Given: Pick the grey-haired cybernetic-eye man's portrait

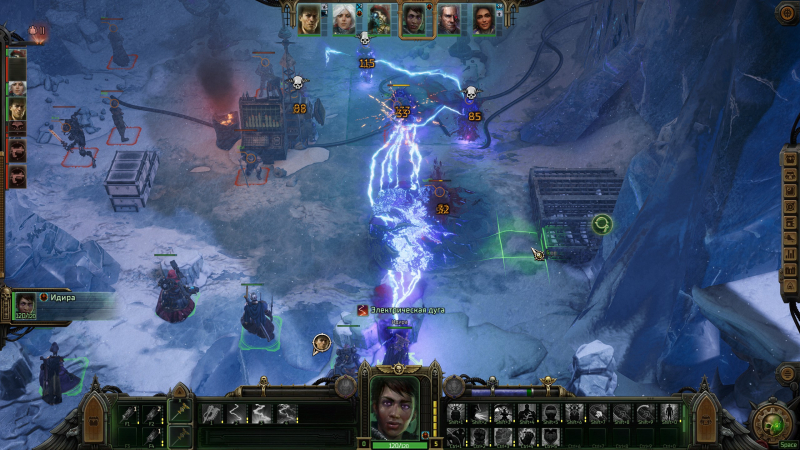Looking at the screenshot, I should click(x=450, y=18).
